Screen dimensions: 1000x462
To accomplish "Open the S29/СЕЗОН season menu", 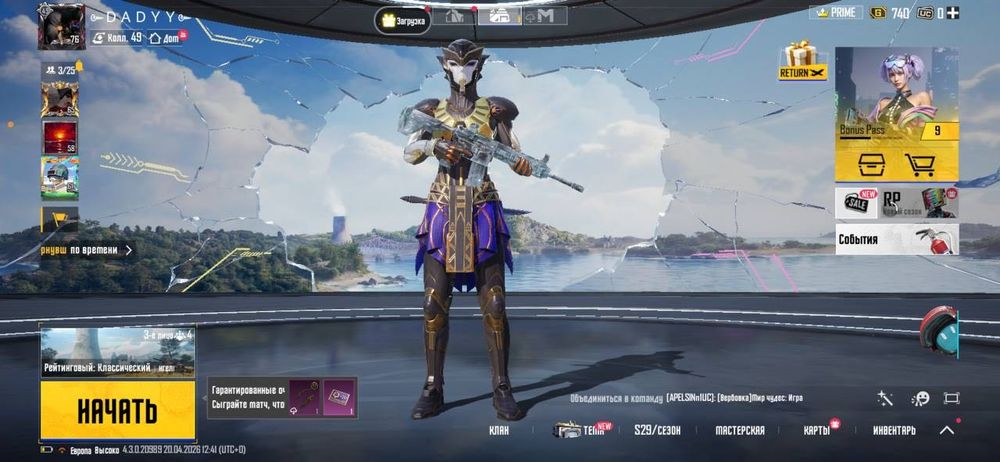I will pyautogui.click(x=657, y=431).
